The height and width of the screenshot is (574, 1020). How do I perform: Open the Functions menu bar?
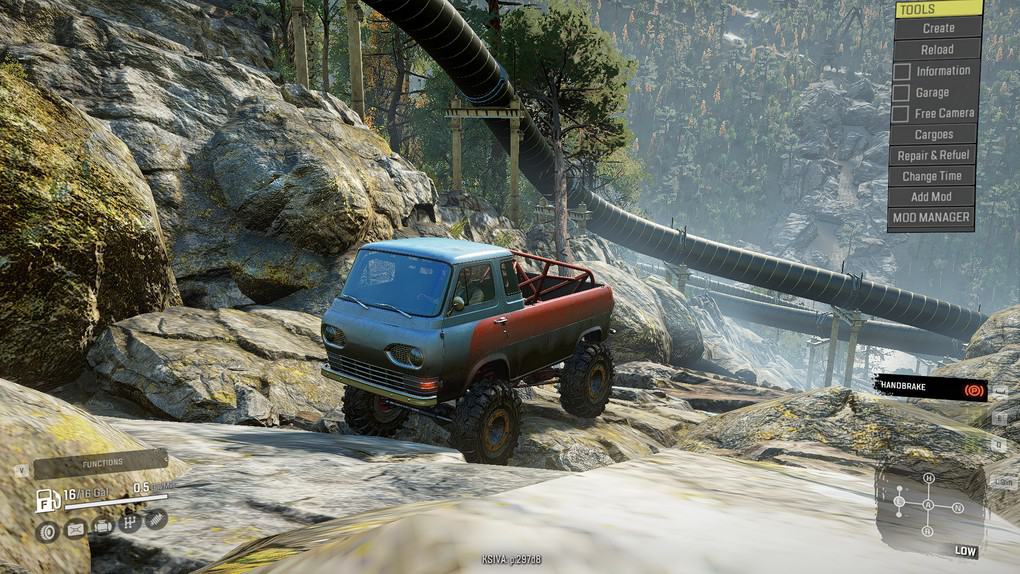point(101,464)
